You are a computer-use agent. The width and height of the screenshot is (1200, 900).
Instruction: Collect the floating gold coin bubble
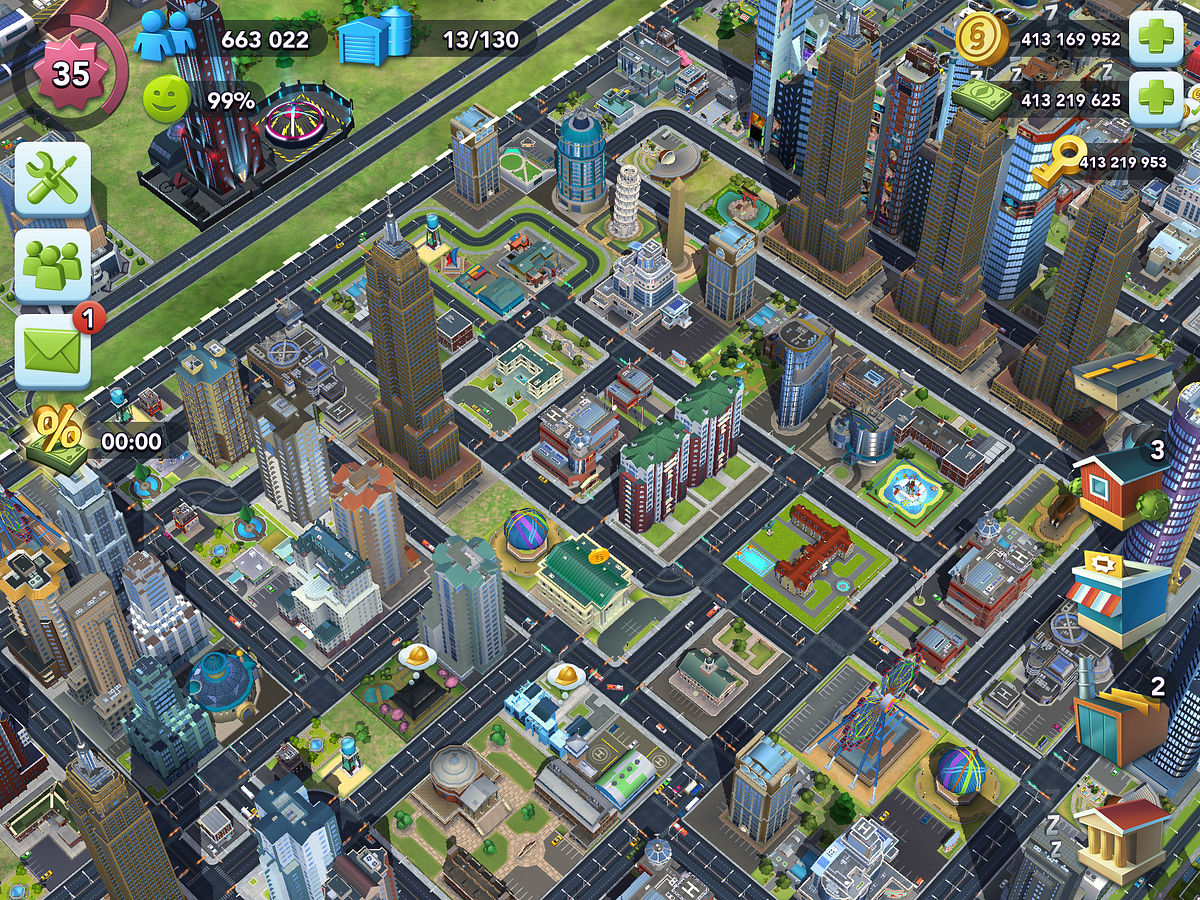599,555
